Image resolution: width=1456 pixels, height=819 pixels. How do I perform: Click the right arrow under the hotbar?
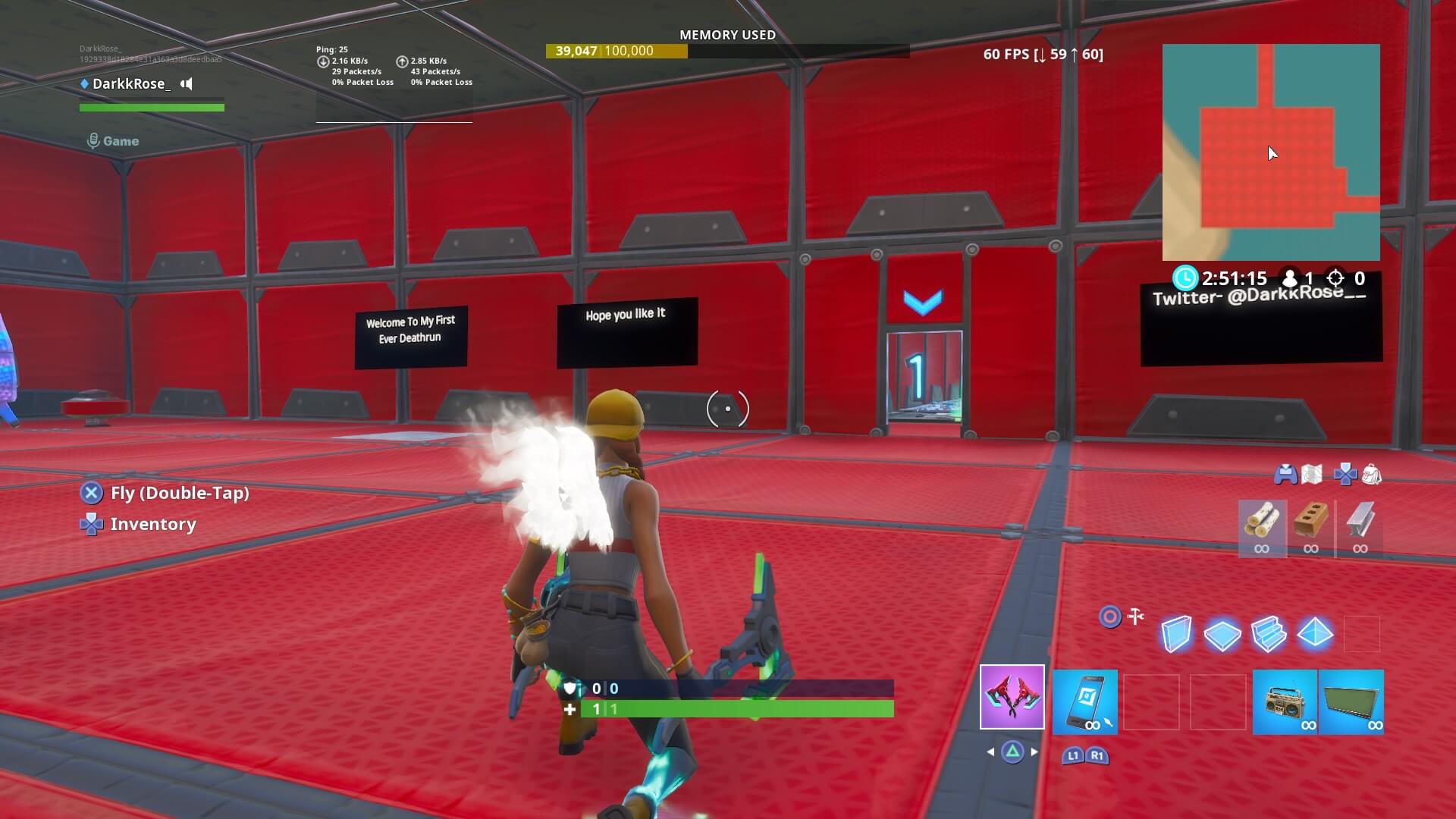(x=1036, y=754)
